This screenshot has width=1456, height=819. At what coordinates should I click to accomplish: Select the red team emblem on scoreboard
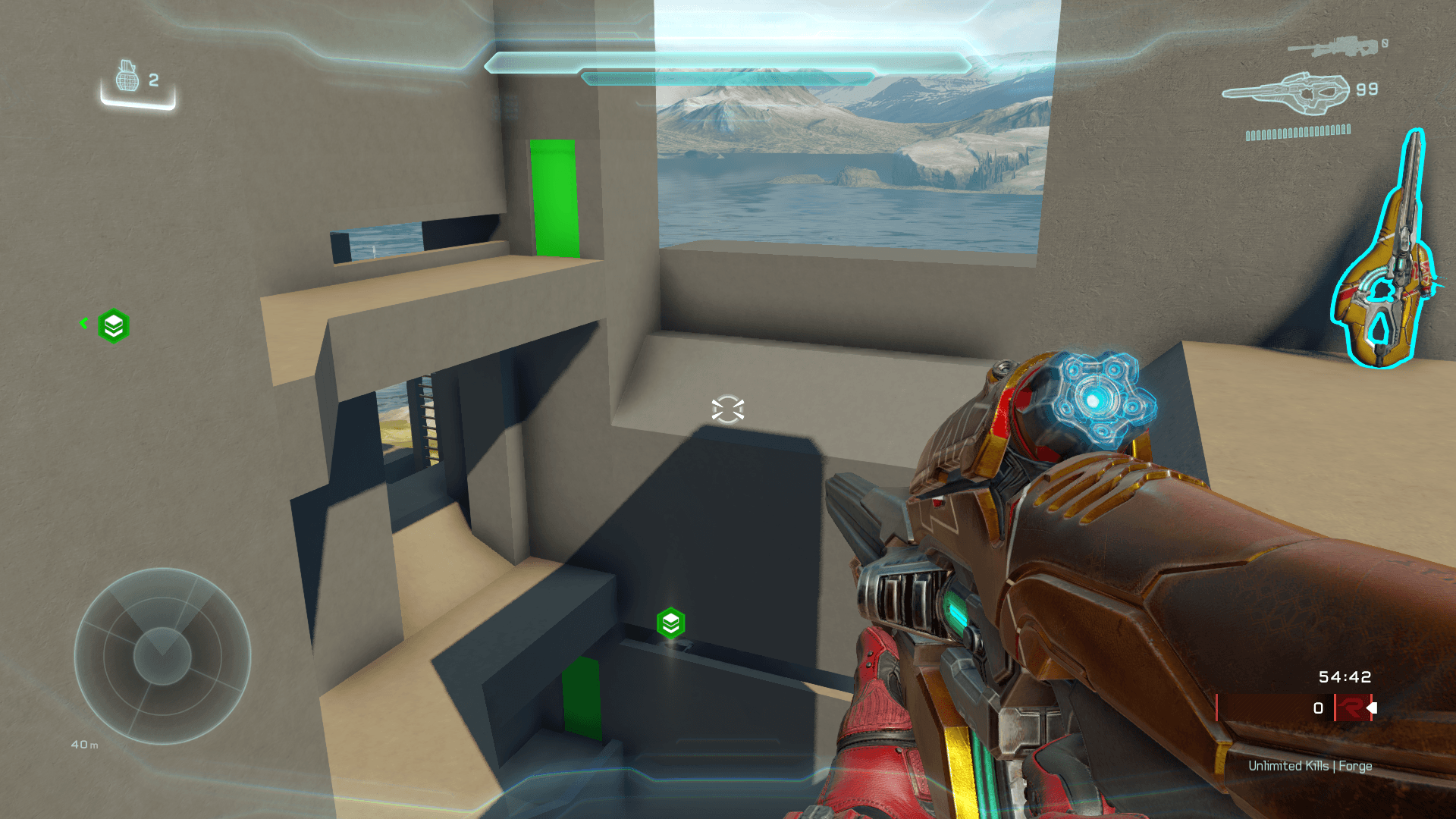click(1352, 708)
